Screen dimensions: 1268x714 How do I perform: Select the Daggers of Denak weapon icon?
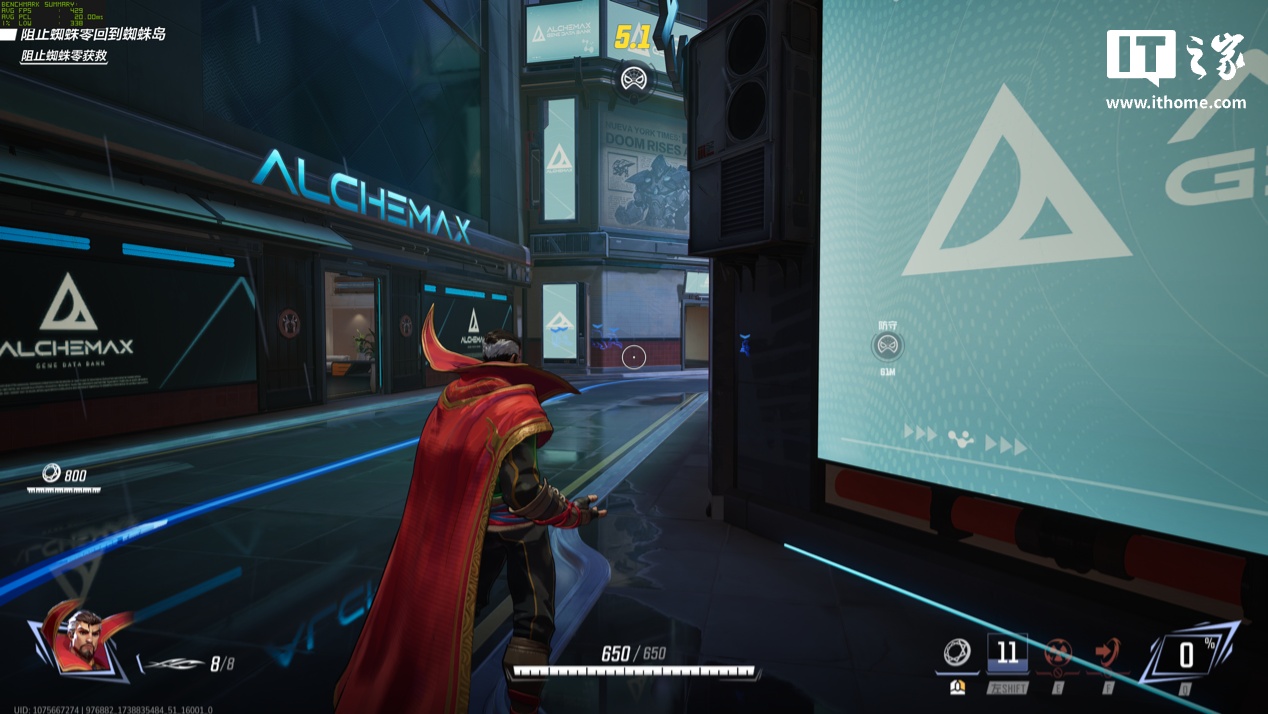[171, 663]
